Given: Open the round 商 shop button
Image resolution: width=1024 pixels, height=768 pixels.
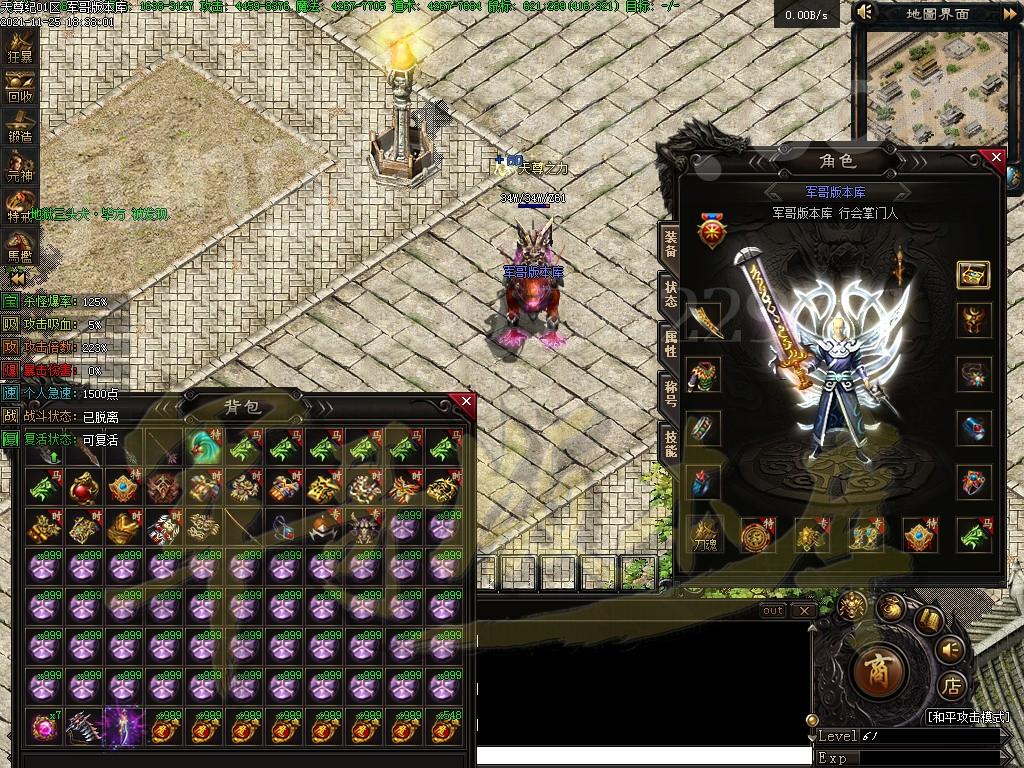Looking at the screenshot, I should pyautogui.click(x=881, y=669).
